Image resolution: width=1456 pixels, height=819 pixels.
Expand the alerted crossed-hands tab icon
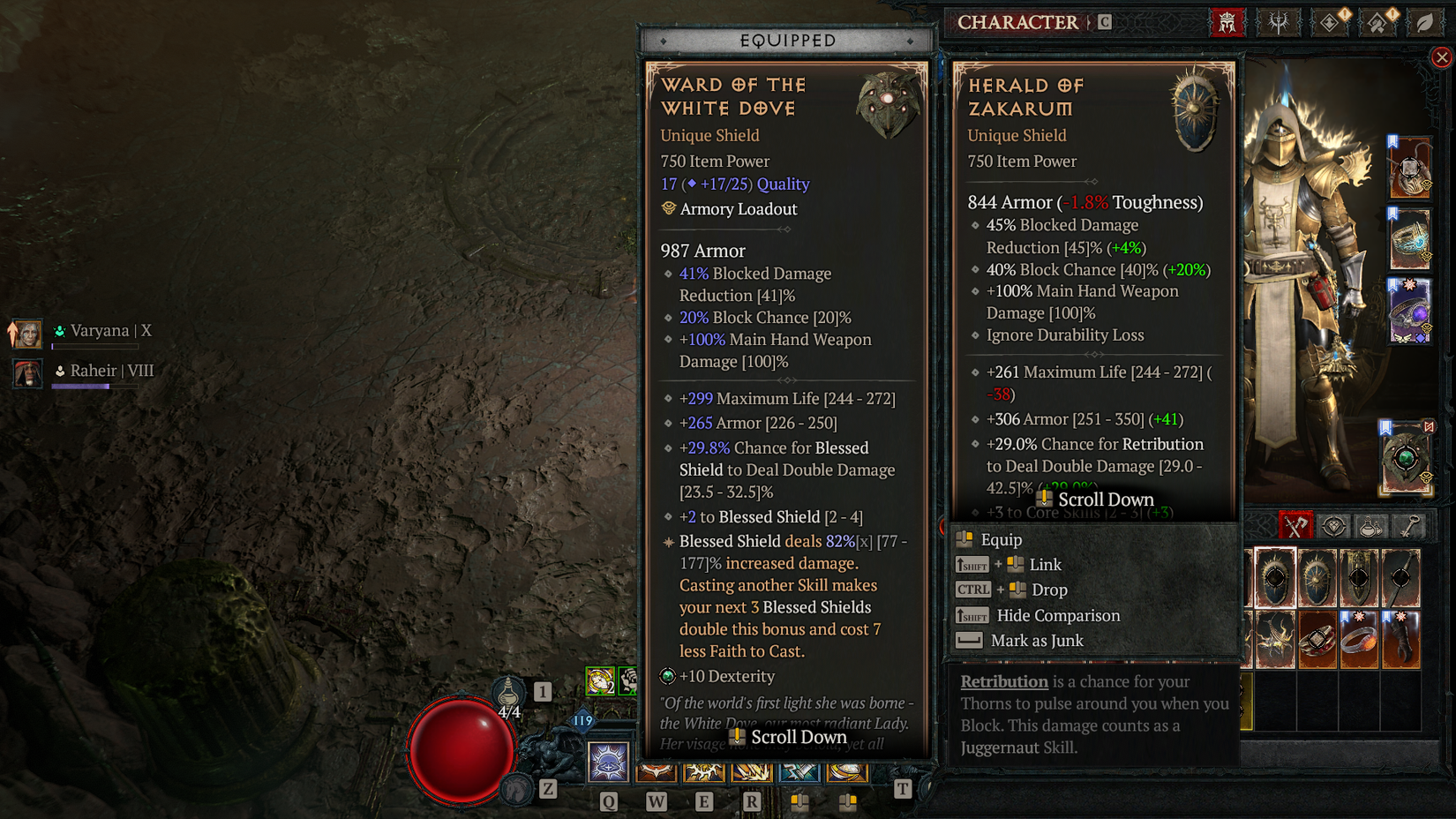(1378, 22)
